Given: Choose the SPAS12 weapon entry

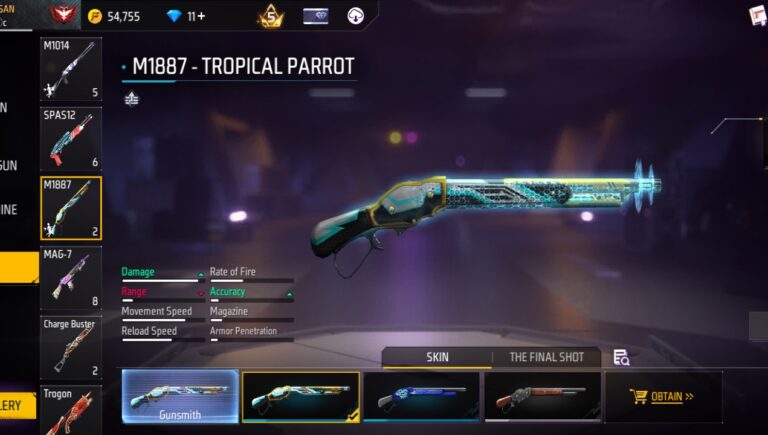Looking at the screenshot, I should click(x=70, y=138).
